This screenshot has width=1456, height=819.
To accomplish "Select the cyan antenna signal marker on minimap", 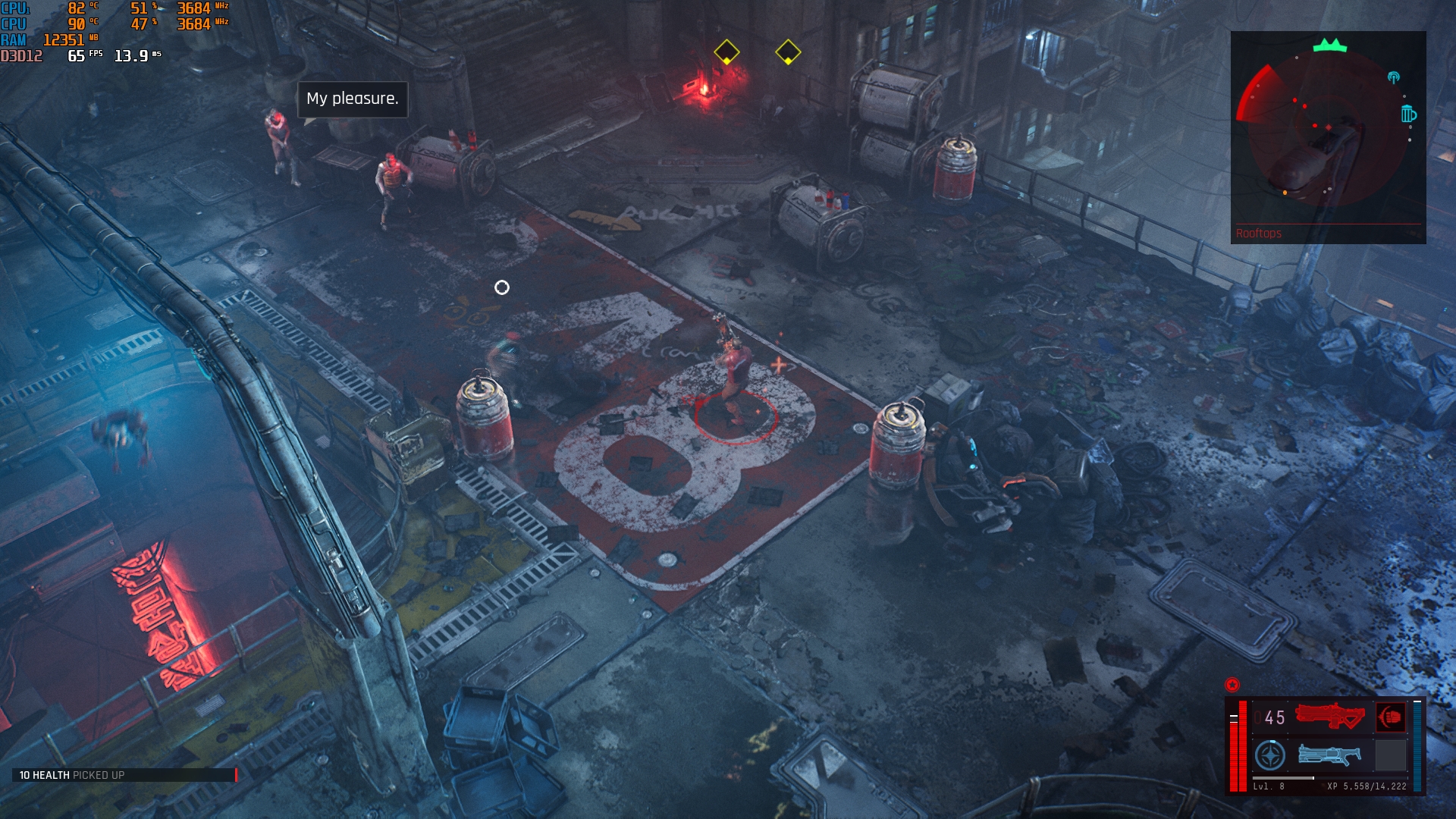I will tap(1393, 77).
